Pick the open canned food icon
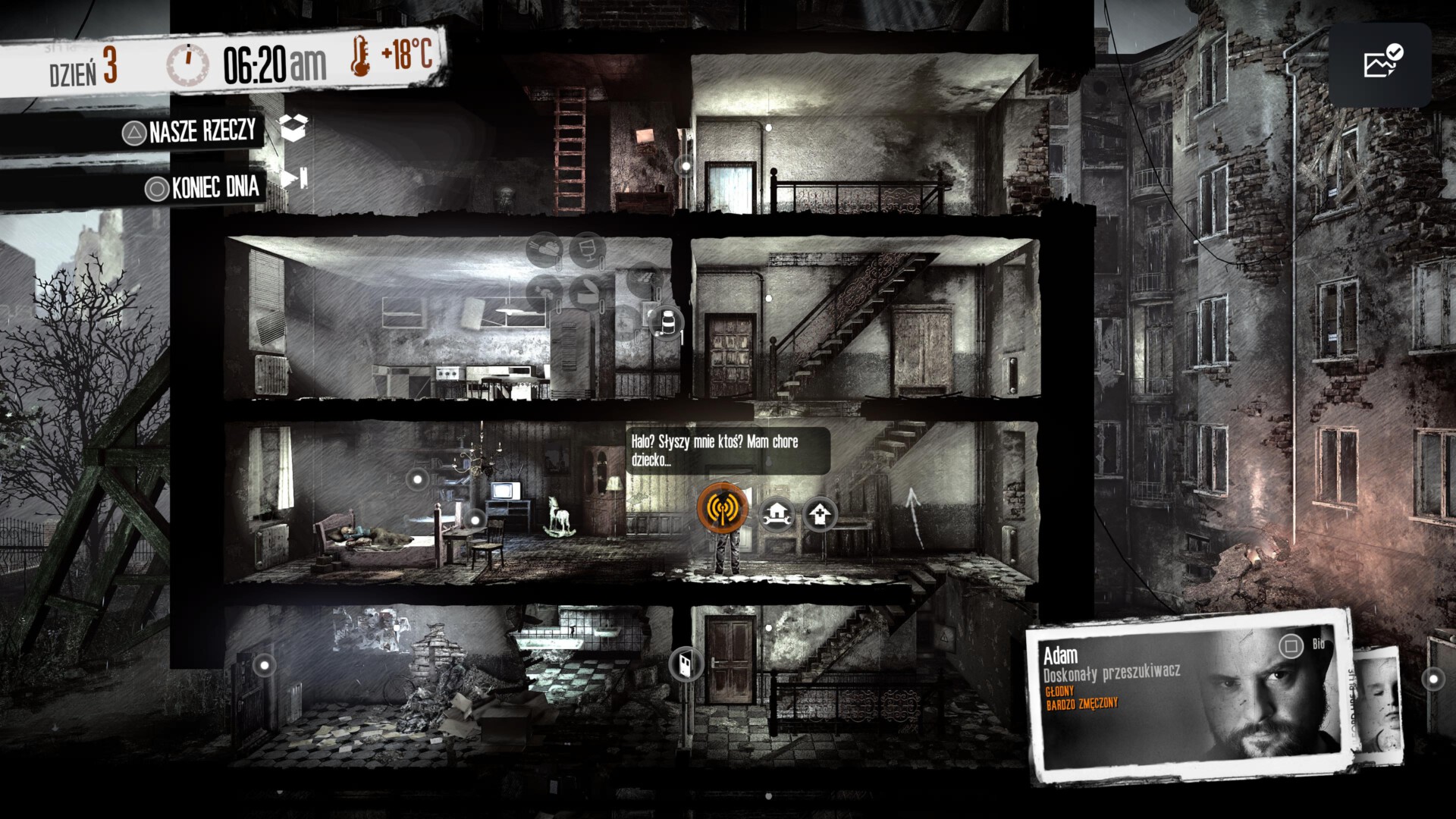 tap(585, 291)
